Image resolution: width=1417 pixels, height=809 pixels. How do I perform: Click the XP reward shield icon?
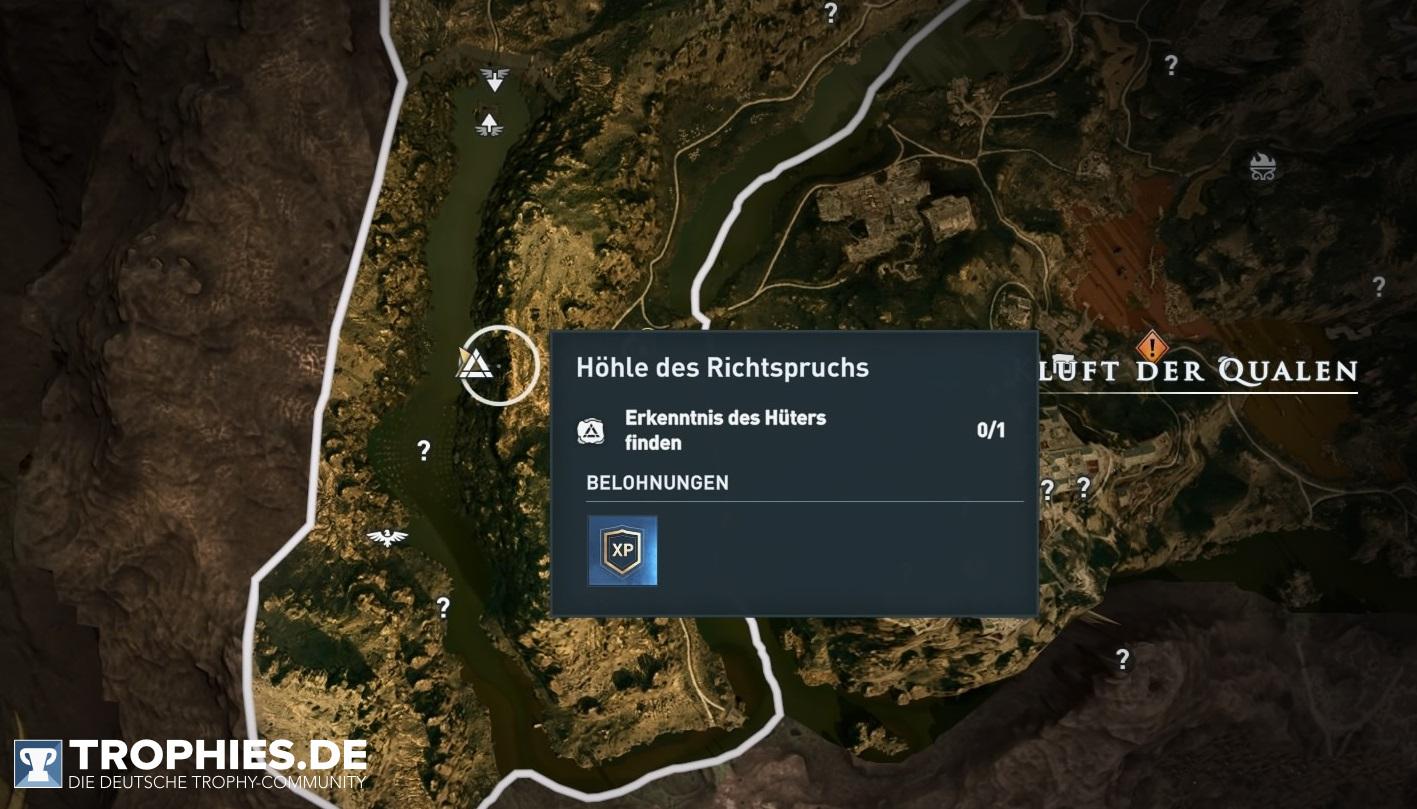click(622, 550)
